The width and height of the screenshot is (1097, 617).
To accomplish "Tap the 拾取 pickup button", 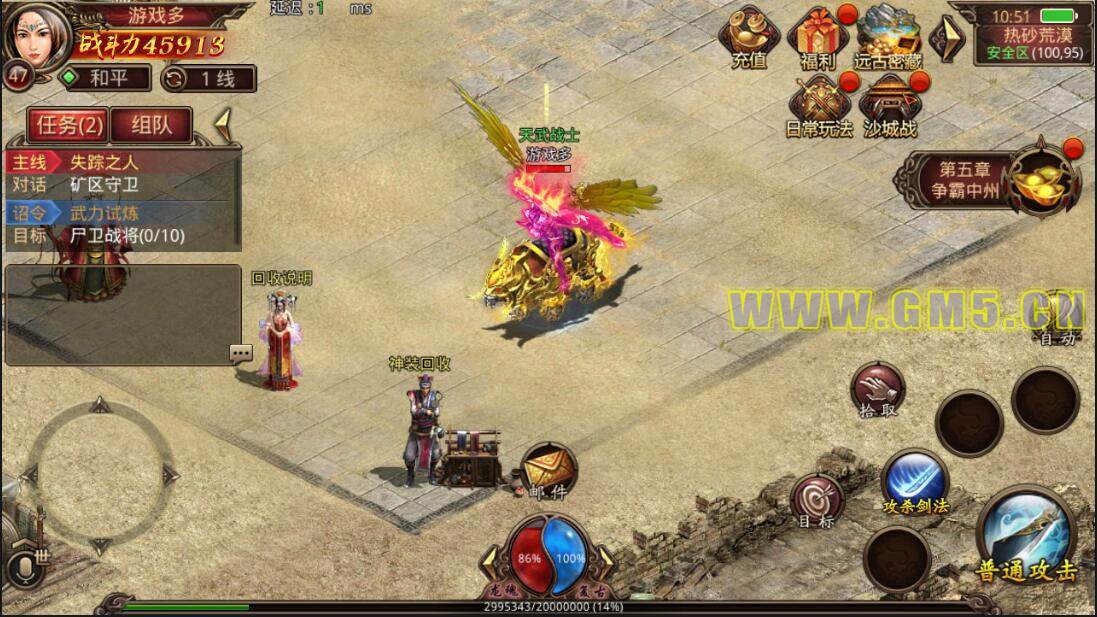I will [877, 389].
